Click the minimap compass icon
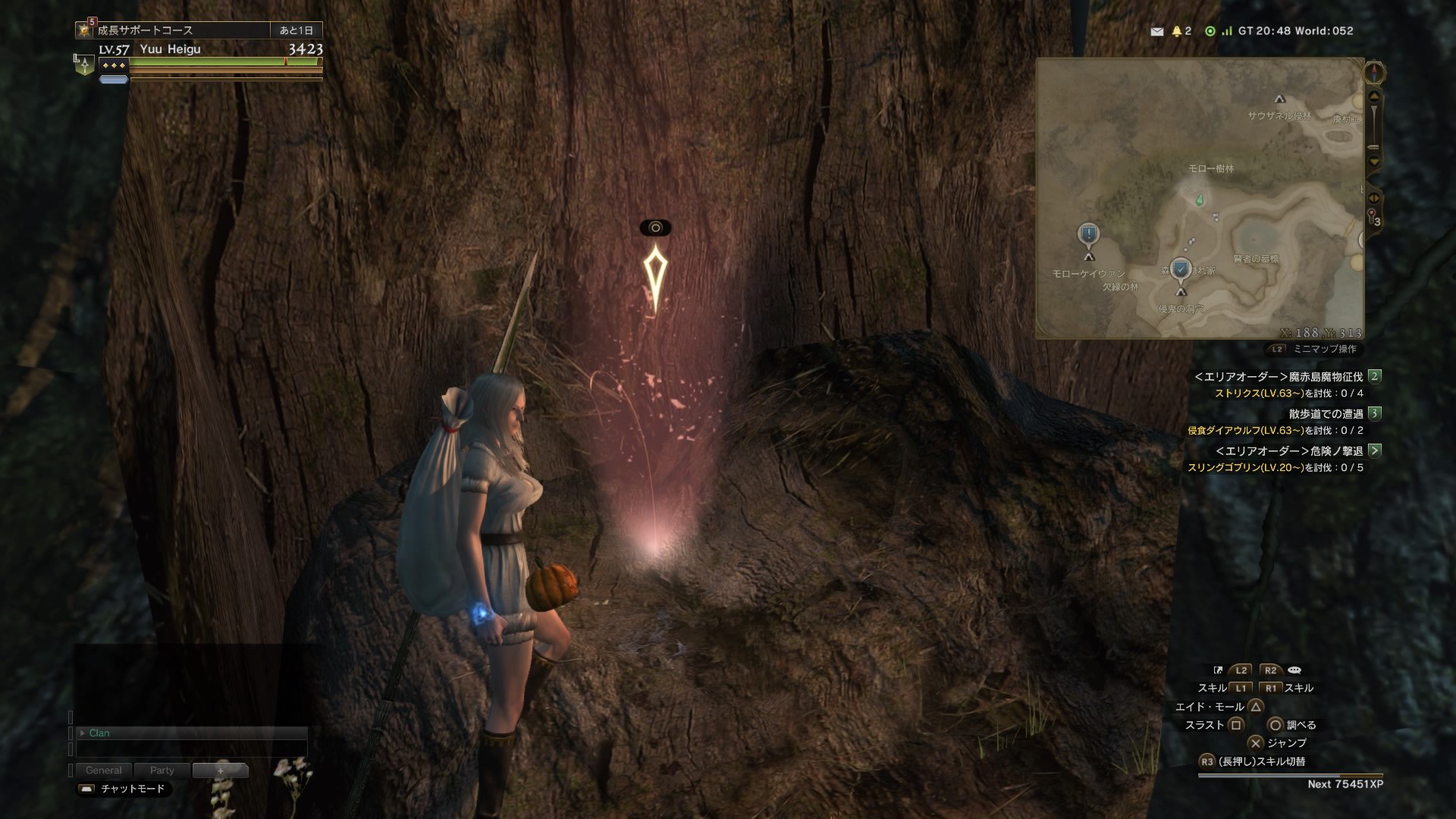 tap(1374, 73)
